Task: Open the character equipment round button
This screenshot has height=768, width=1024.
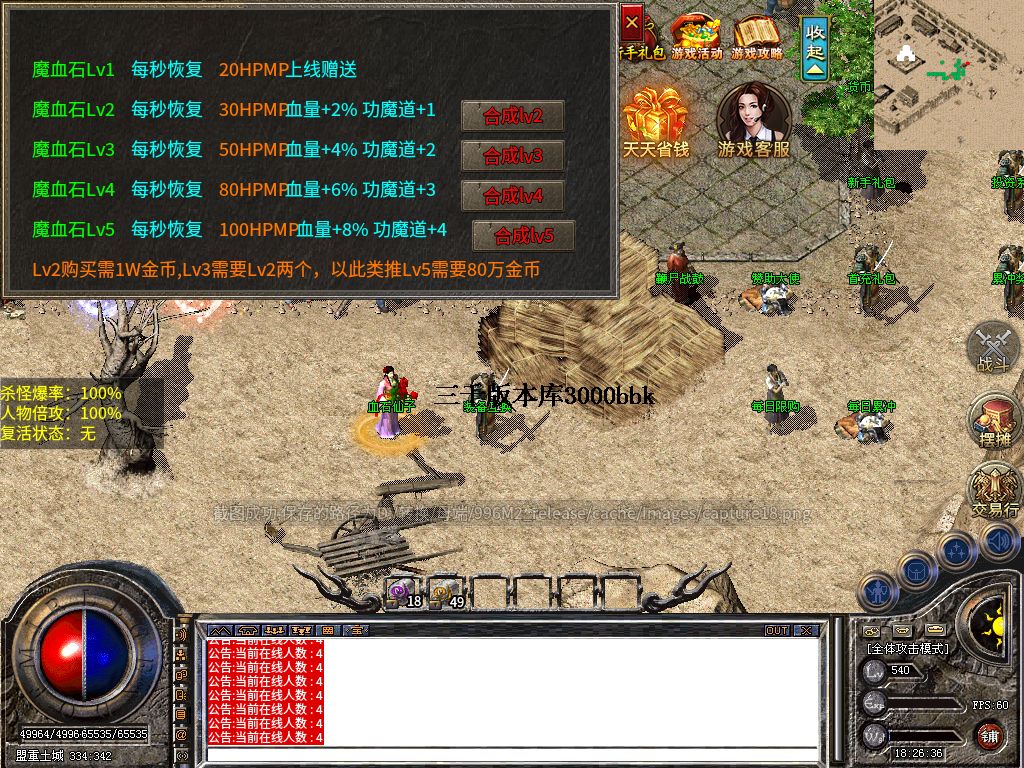Action: pyautogui.click(x=877, y=591)
